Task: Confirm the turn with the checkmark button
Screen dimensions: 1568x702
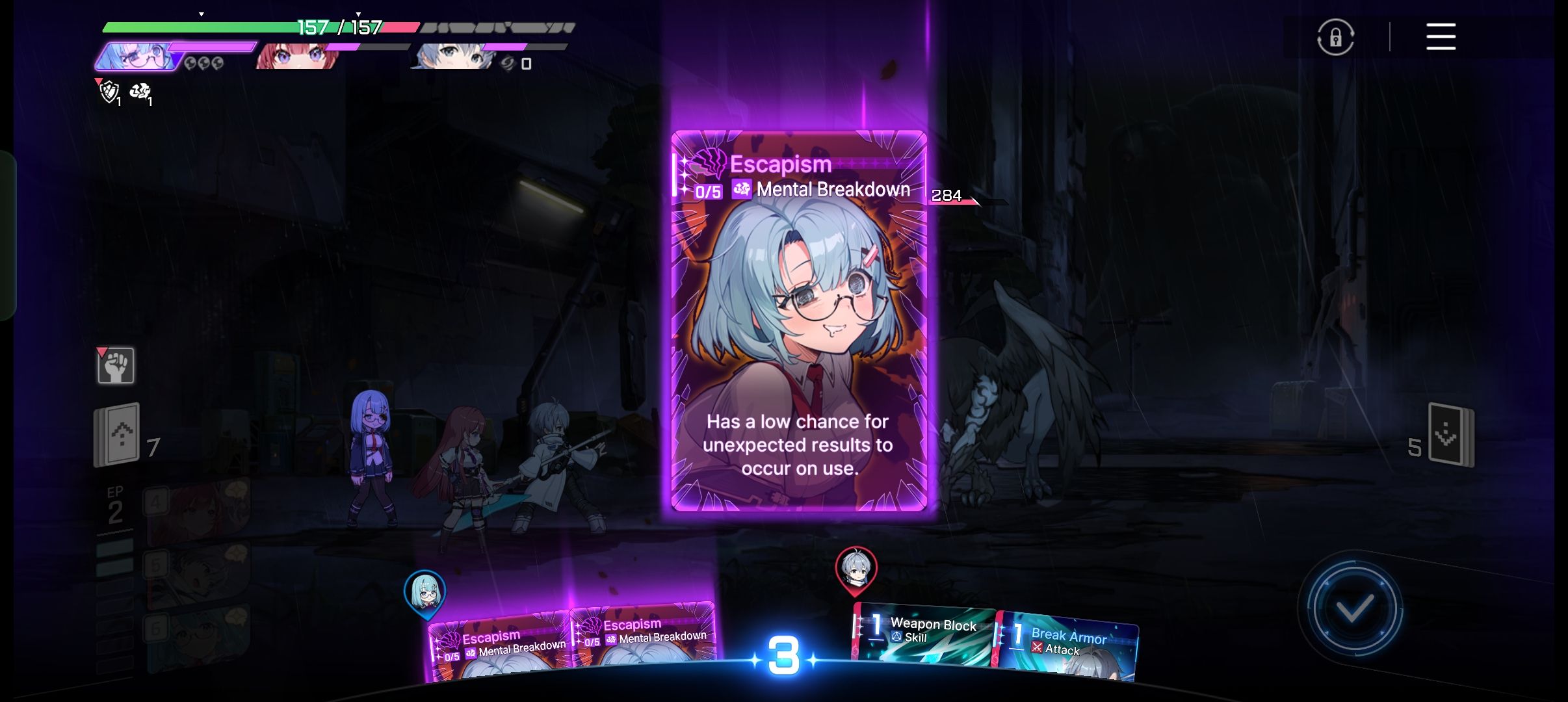Action: point(1354,609)
